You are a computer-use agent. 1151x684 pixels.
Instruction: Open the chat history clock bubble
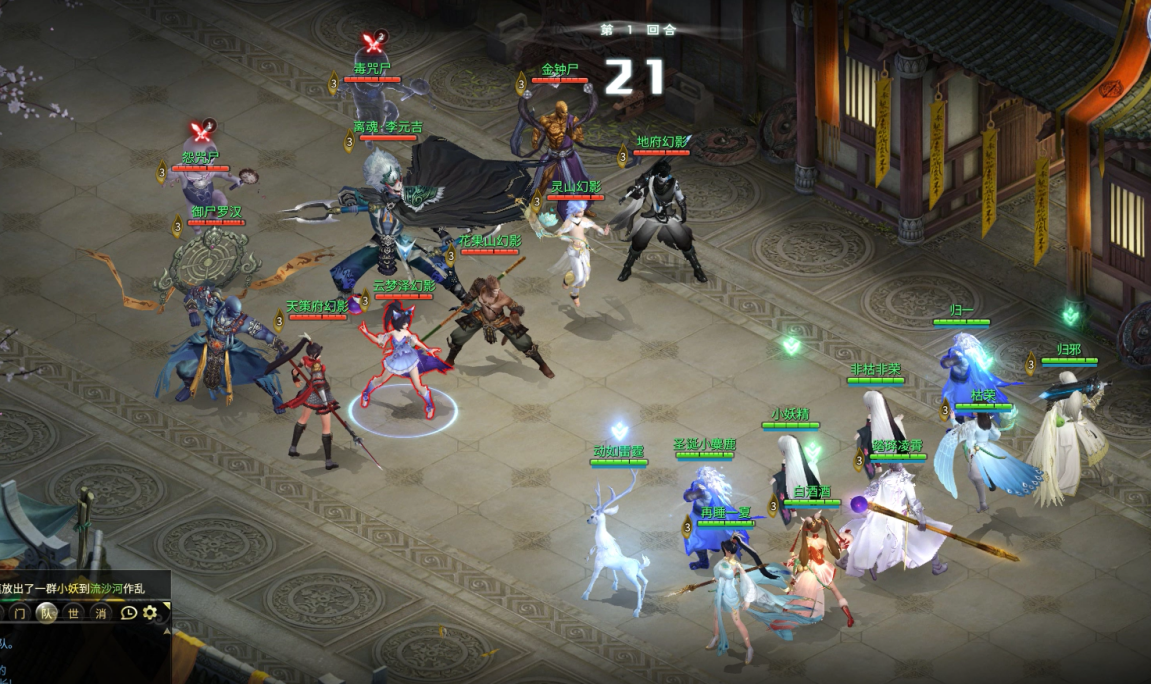tap(128, 613)
